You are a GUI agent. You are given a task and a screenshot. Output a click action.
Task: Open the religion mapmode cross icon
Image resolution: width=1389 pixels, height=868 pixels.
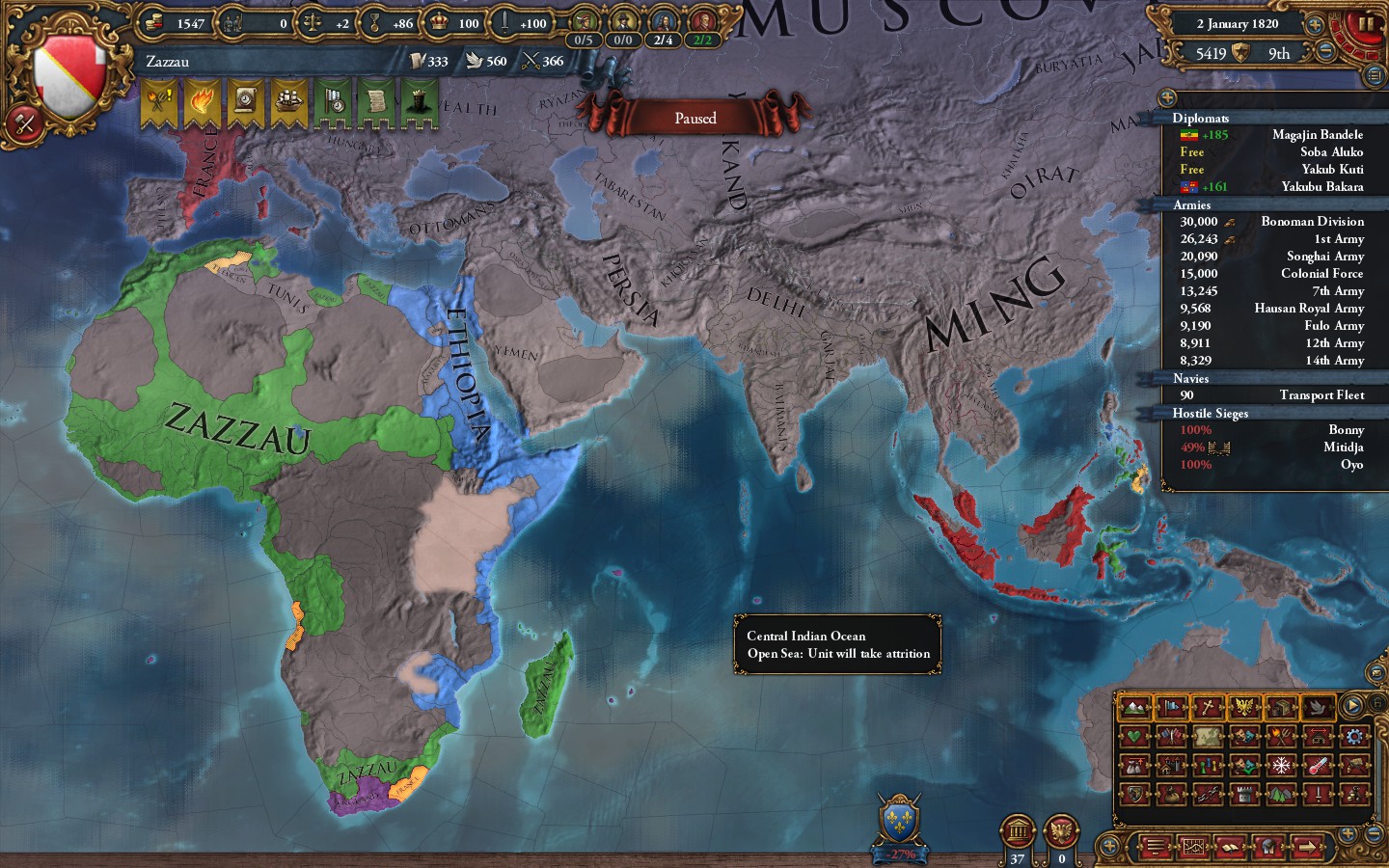coord(1207,708)
